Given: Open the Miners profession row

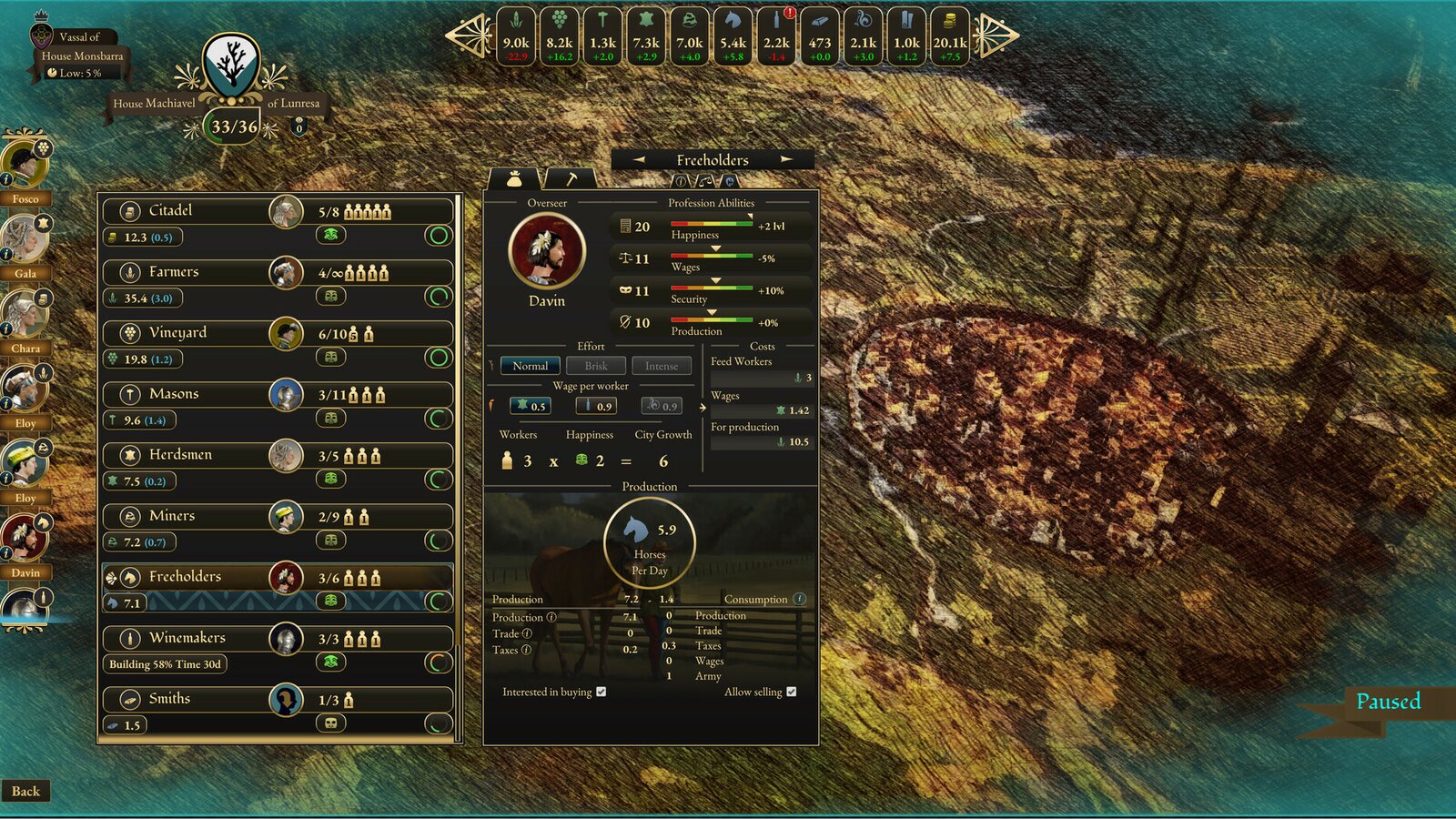Looking at the screenshot, I should tap(172, 516).
